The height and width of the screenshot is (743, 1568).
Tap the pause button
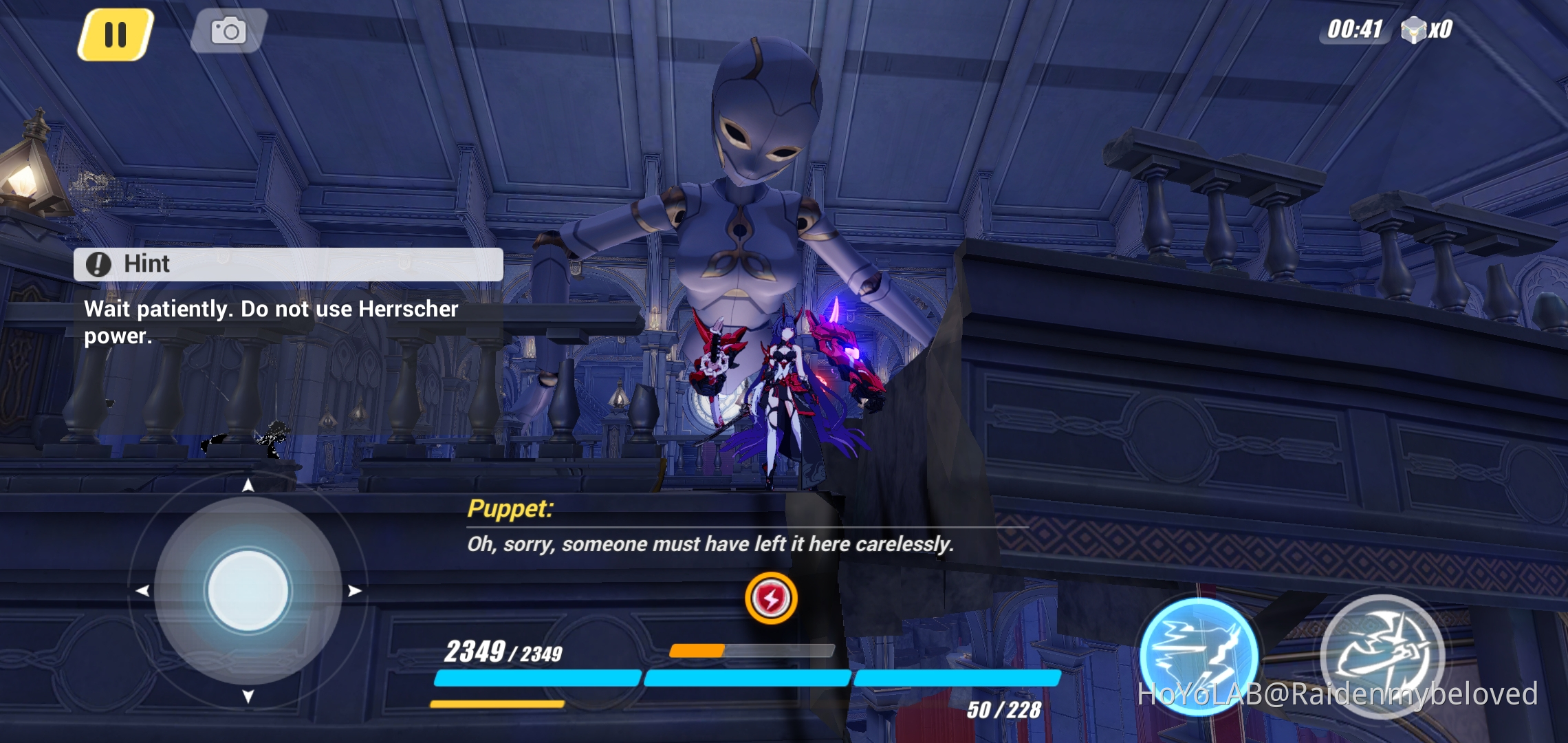(116, 30)
